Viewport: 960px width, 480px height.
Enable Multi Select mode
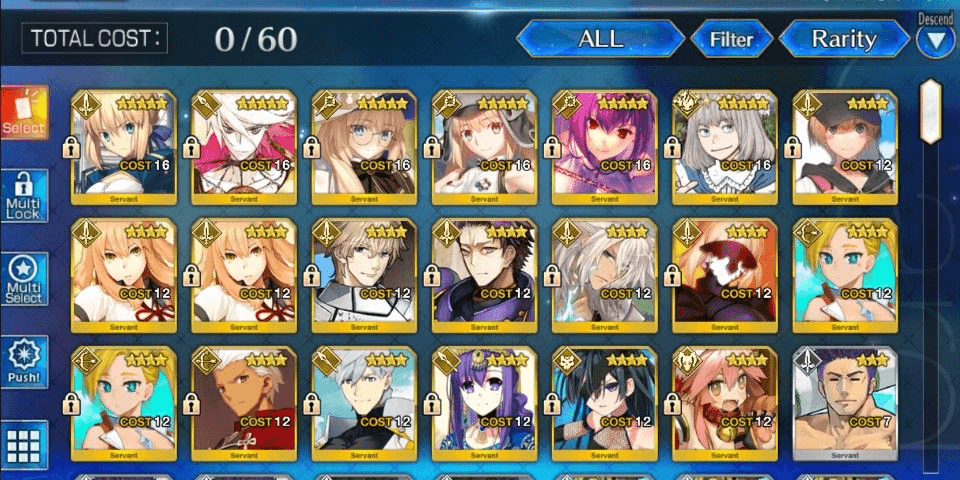click(x=24, y=279)
